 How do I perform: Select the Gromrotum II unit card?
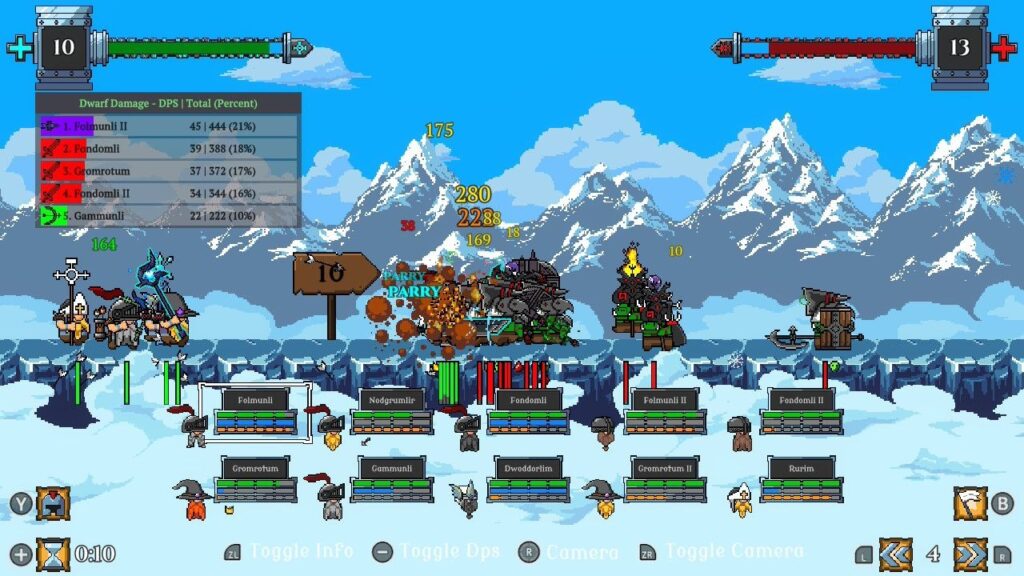[x=664, y=478]
